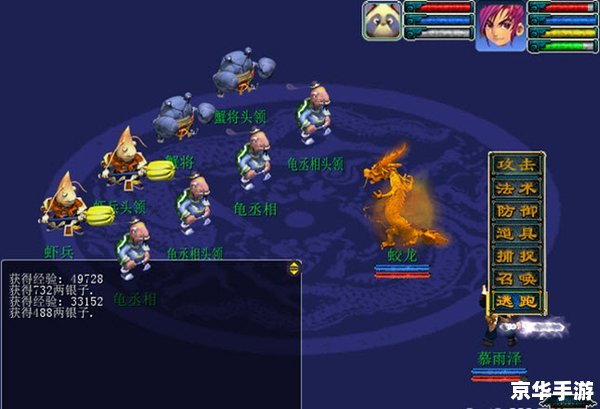The height and width of the screenshot is (409, 600).
Task: Choose the 捕捉 (Capture) command
Action: click(x=517, y=256)
